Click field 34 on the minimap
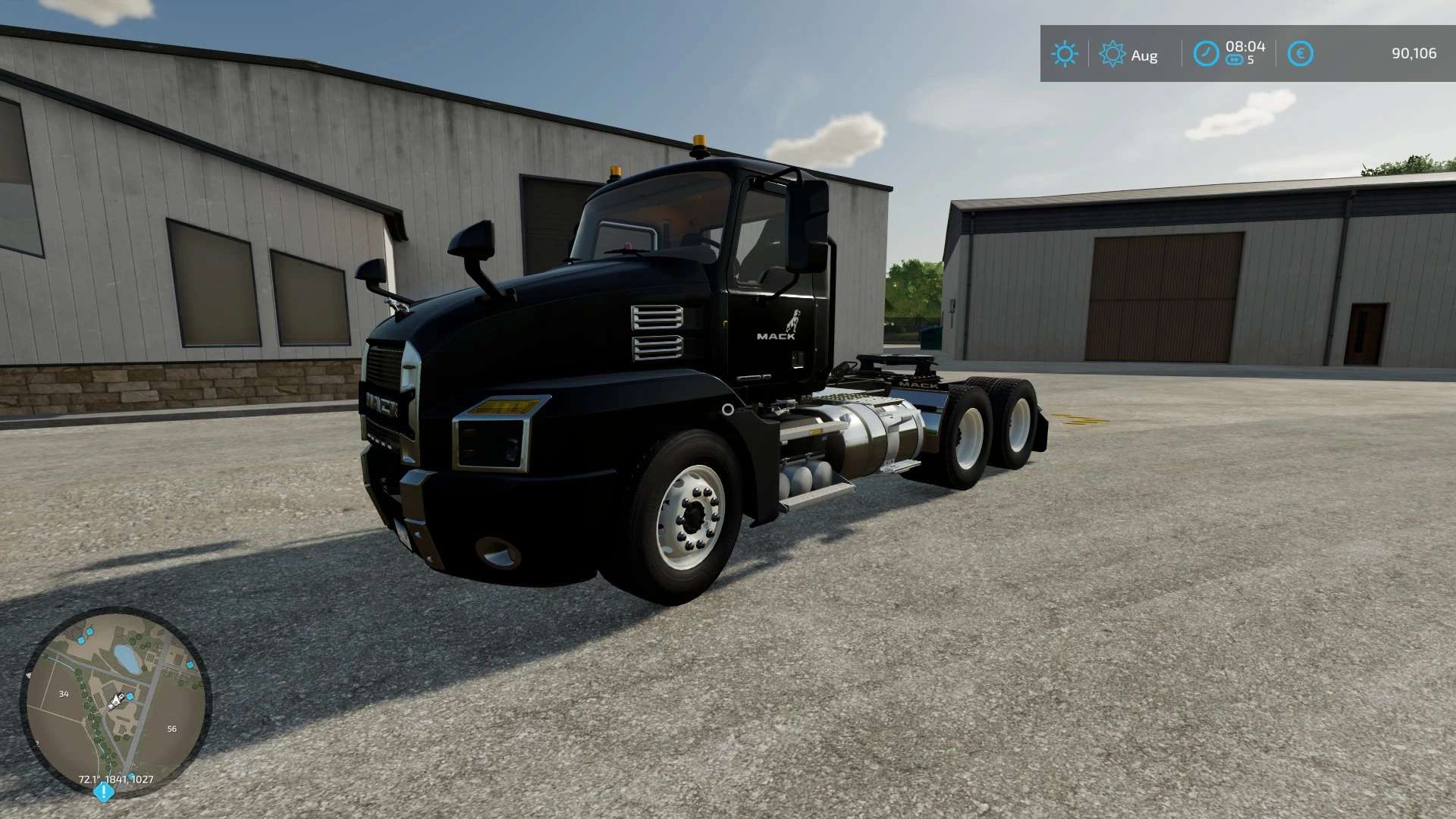 point(64,693)
